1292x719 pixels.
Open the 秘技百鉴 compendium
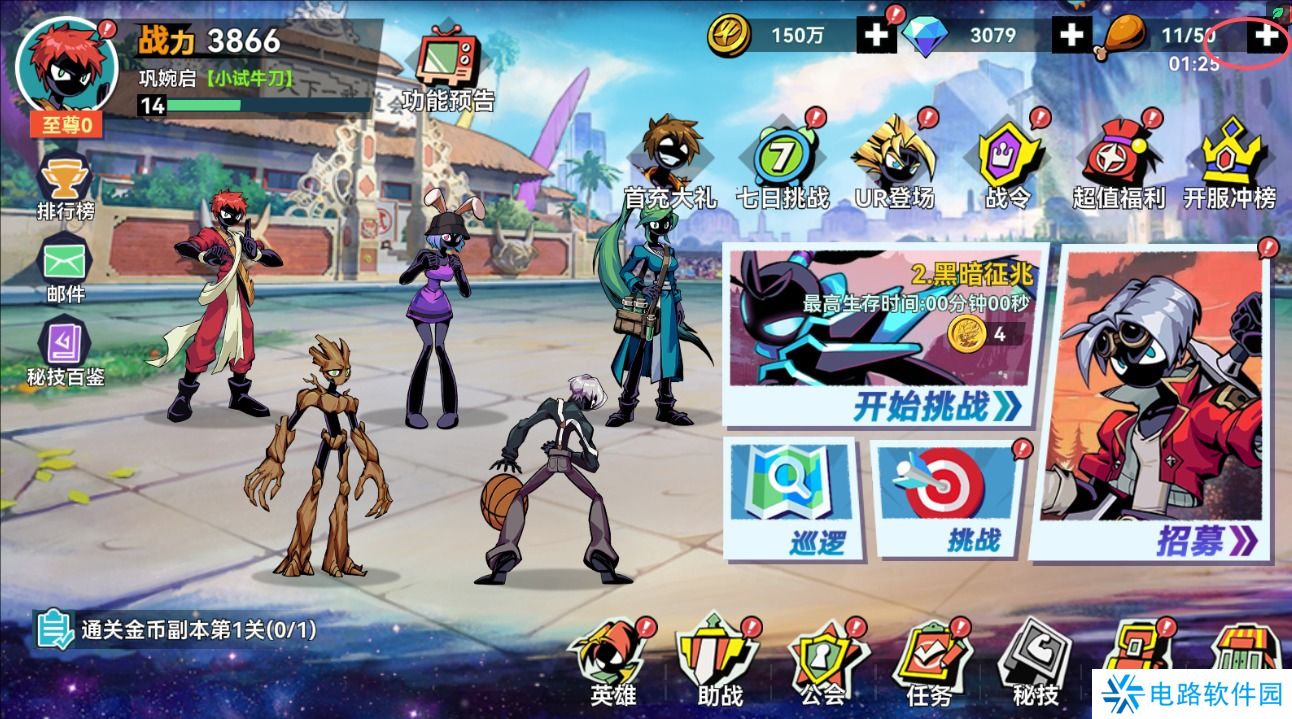(66, 352)
